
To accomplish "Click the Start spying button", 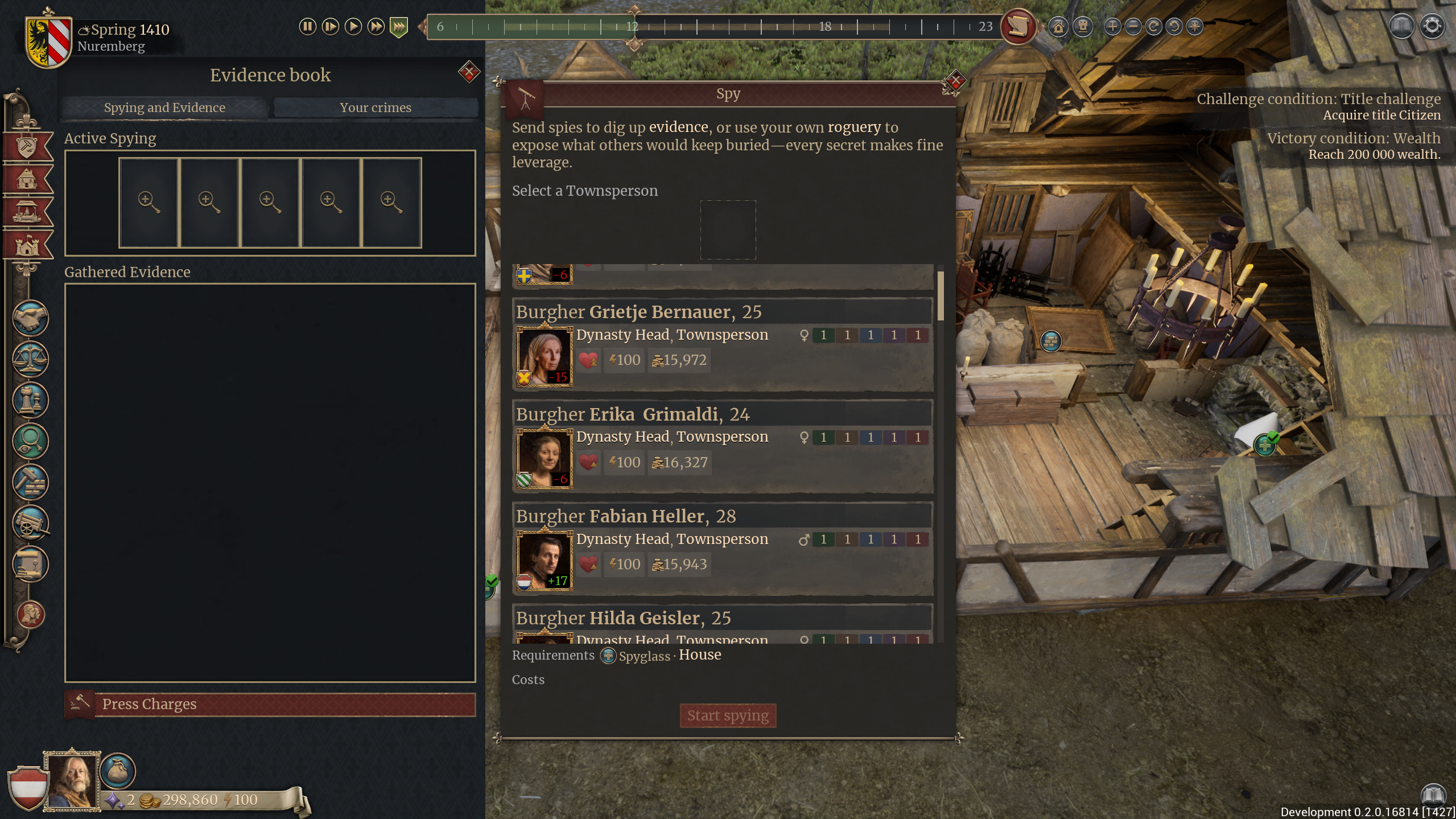I will tap(728, 715).
